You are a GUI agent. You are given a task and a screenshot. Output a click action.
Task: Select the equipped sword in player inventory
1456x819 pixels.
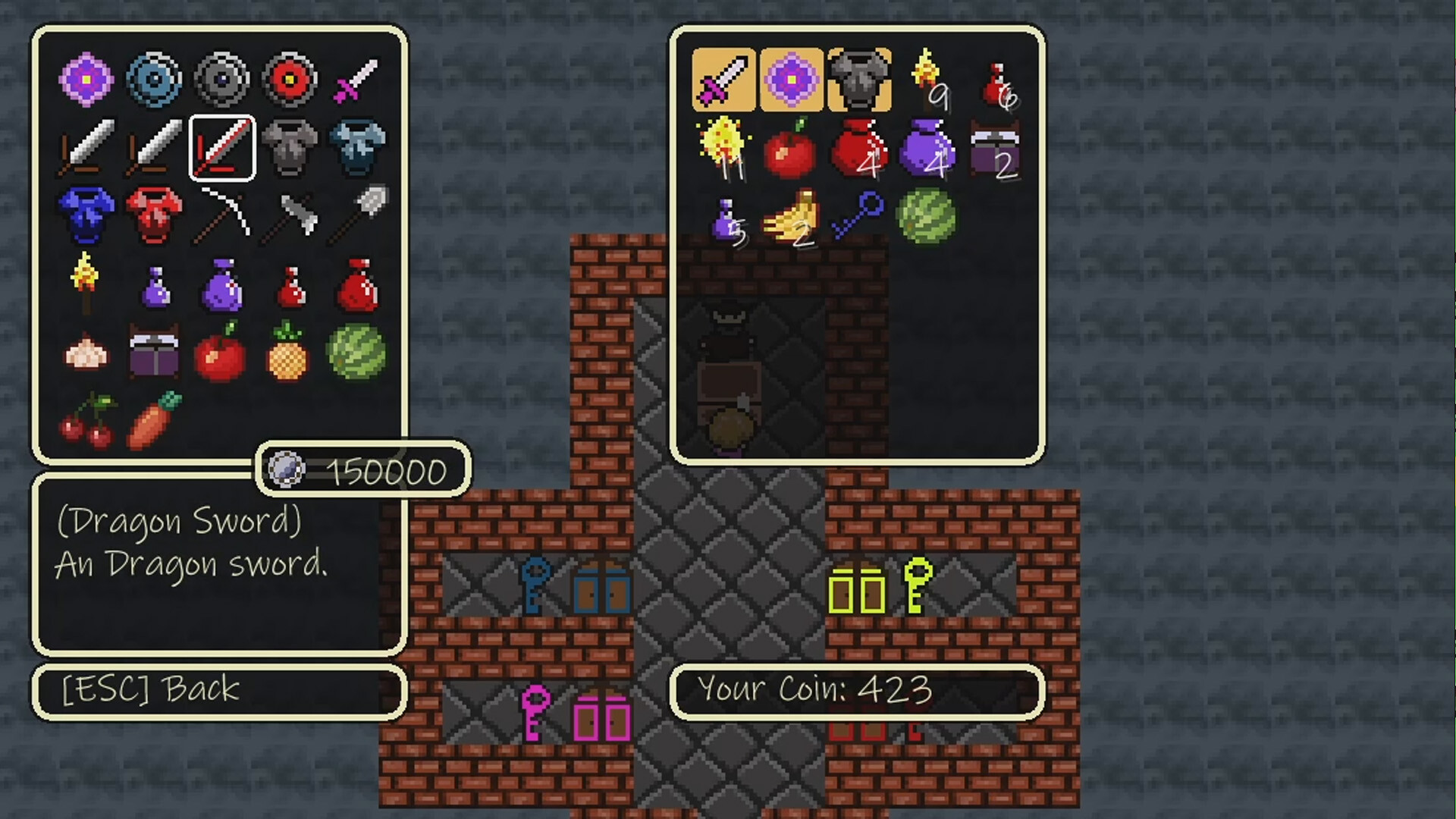tap(722, 78)
